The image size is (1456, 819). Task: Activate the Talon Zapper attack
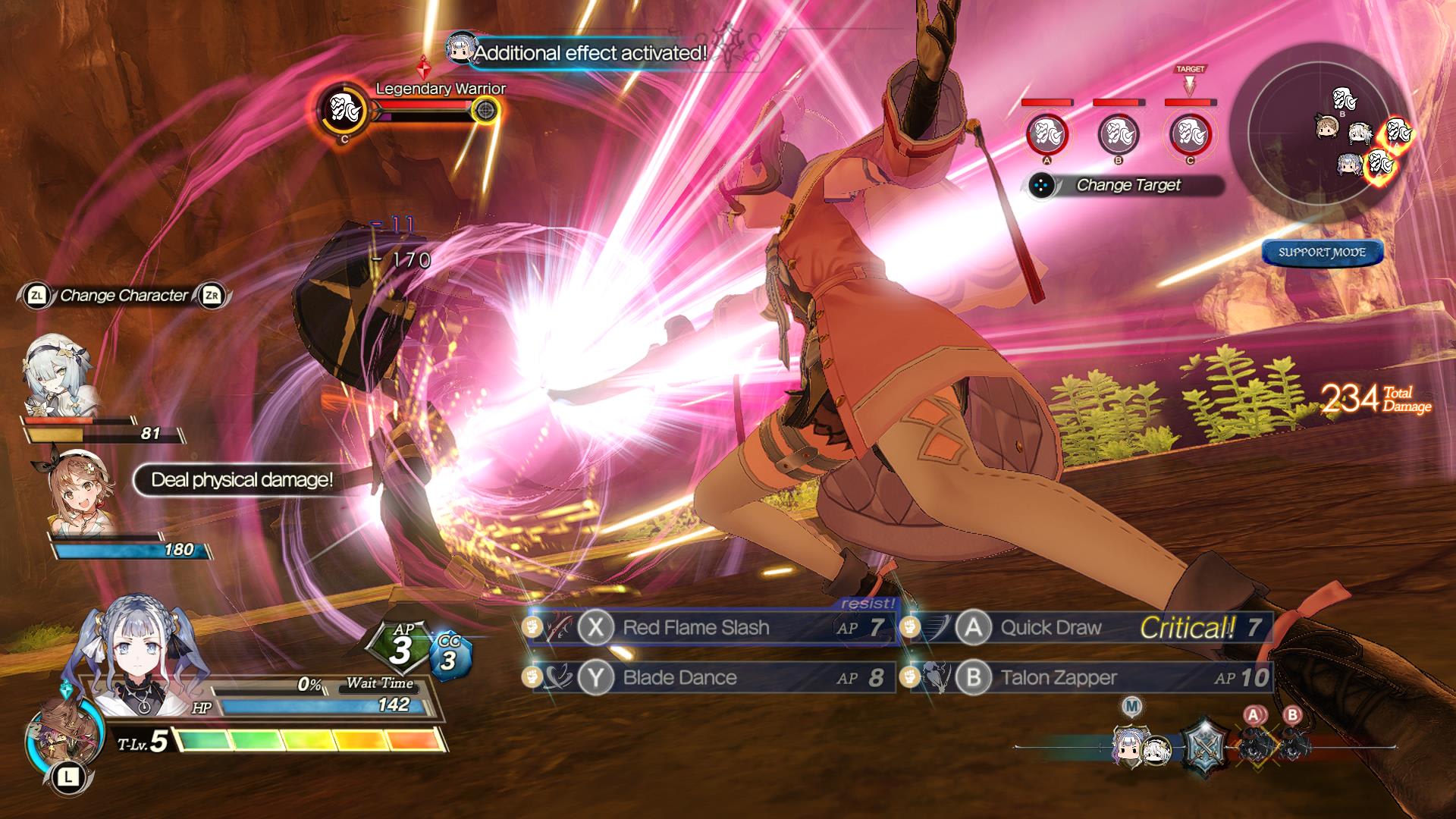1060,677
